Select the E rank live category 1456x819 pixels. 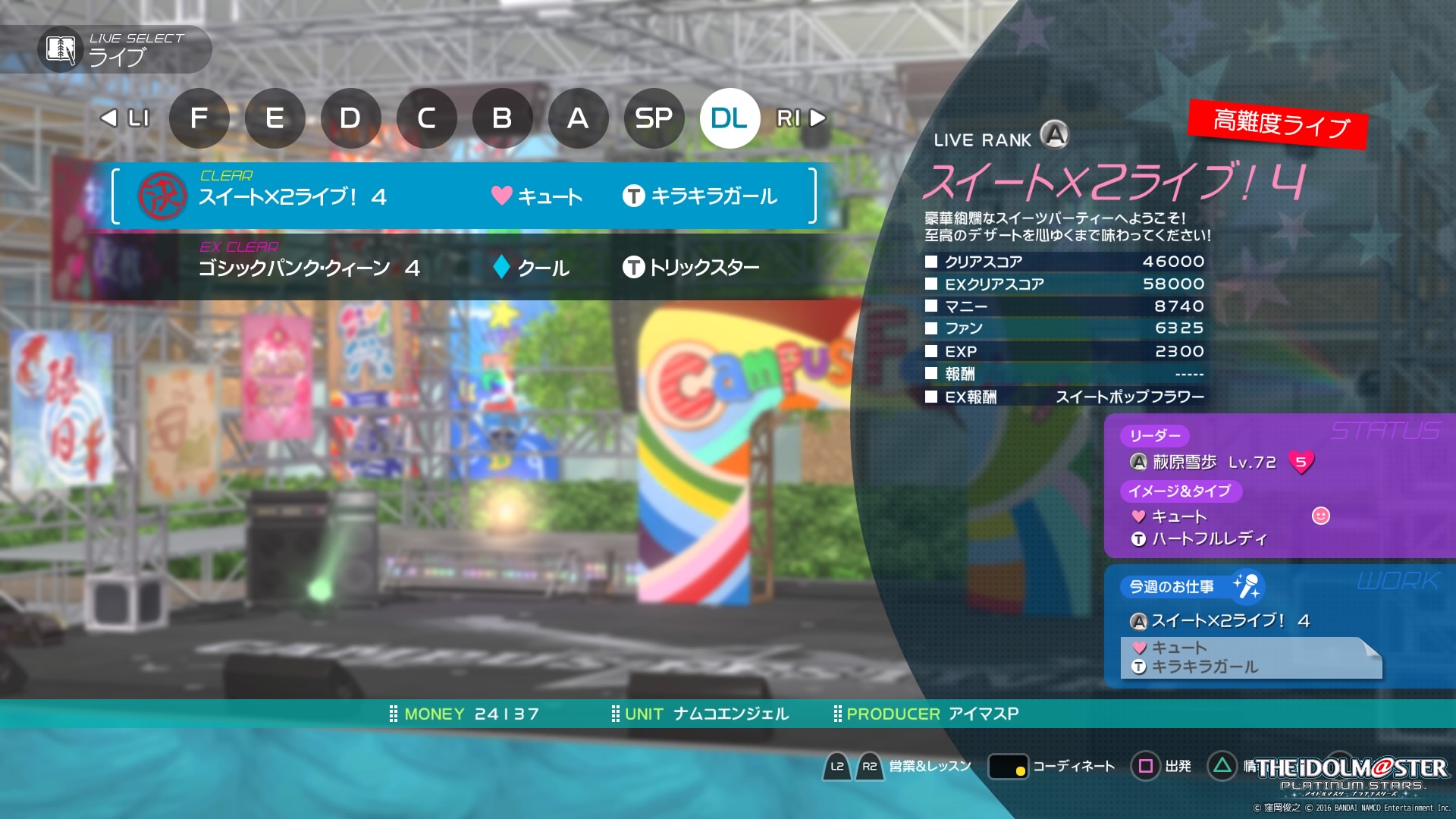coord(275,118)
